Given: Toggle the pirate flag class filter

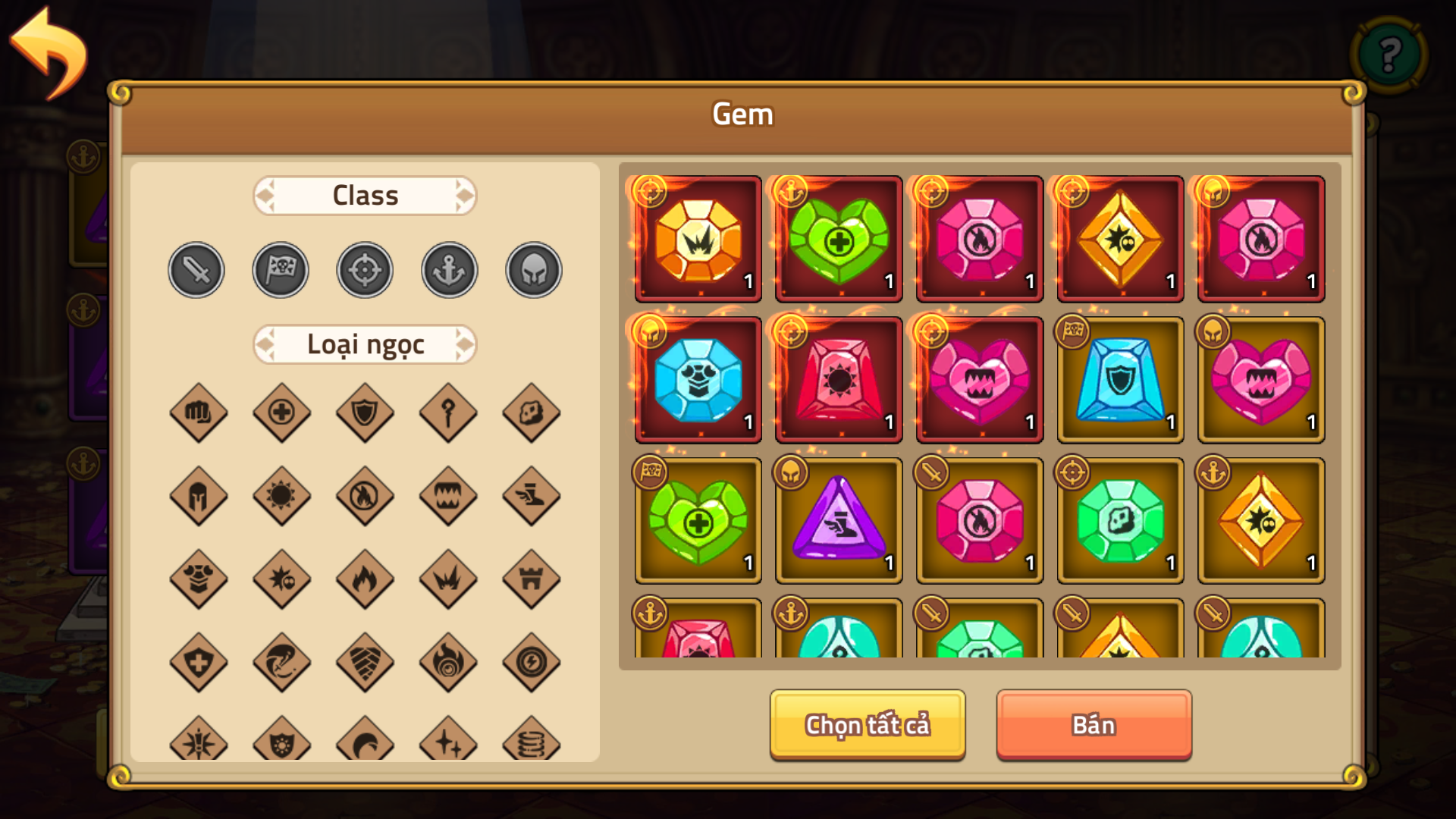Looking at the screenshot, I should click(x=280, y=269).
